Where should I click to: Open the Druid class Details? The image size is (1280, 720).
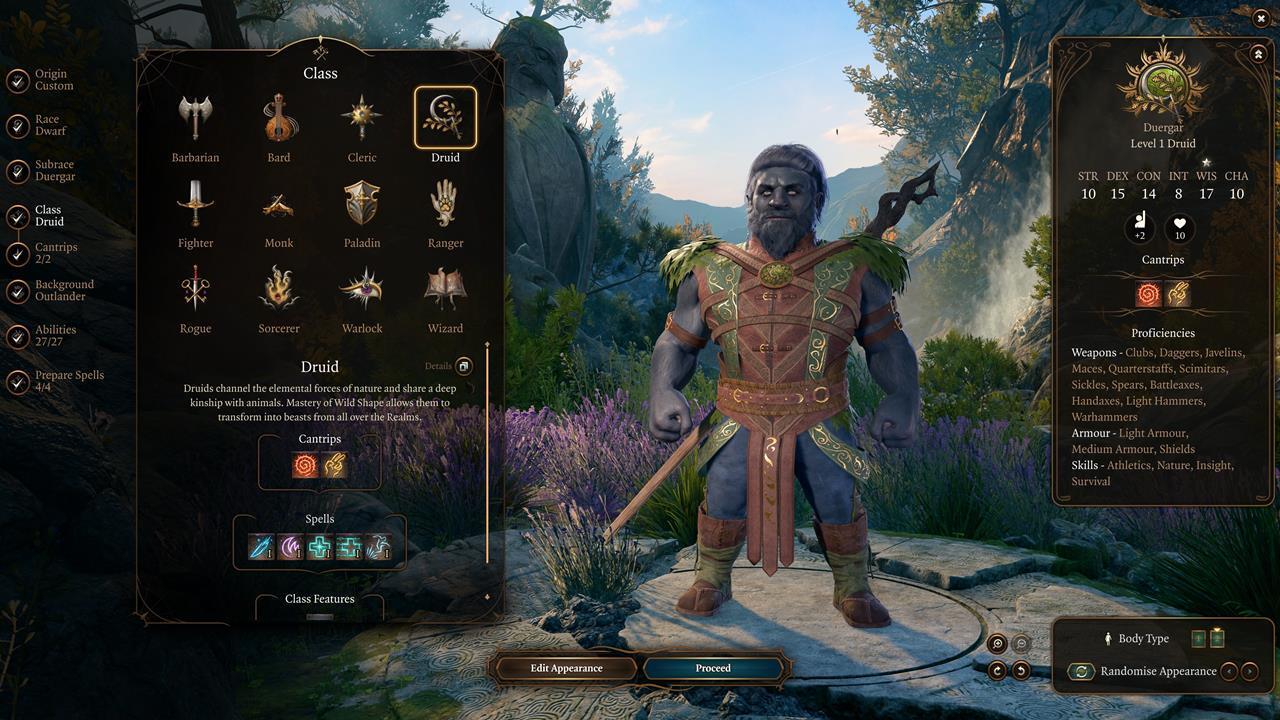point(464,366)
